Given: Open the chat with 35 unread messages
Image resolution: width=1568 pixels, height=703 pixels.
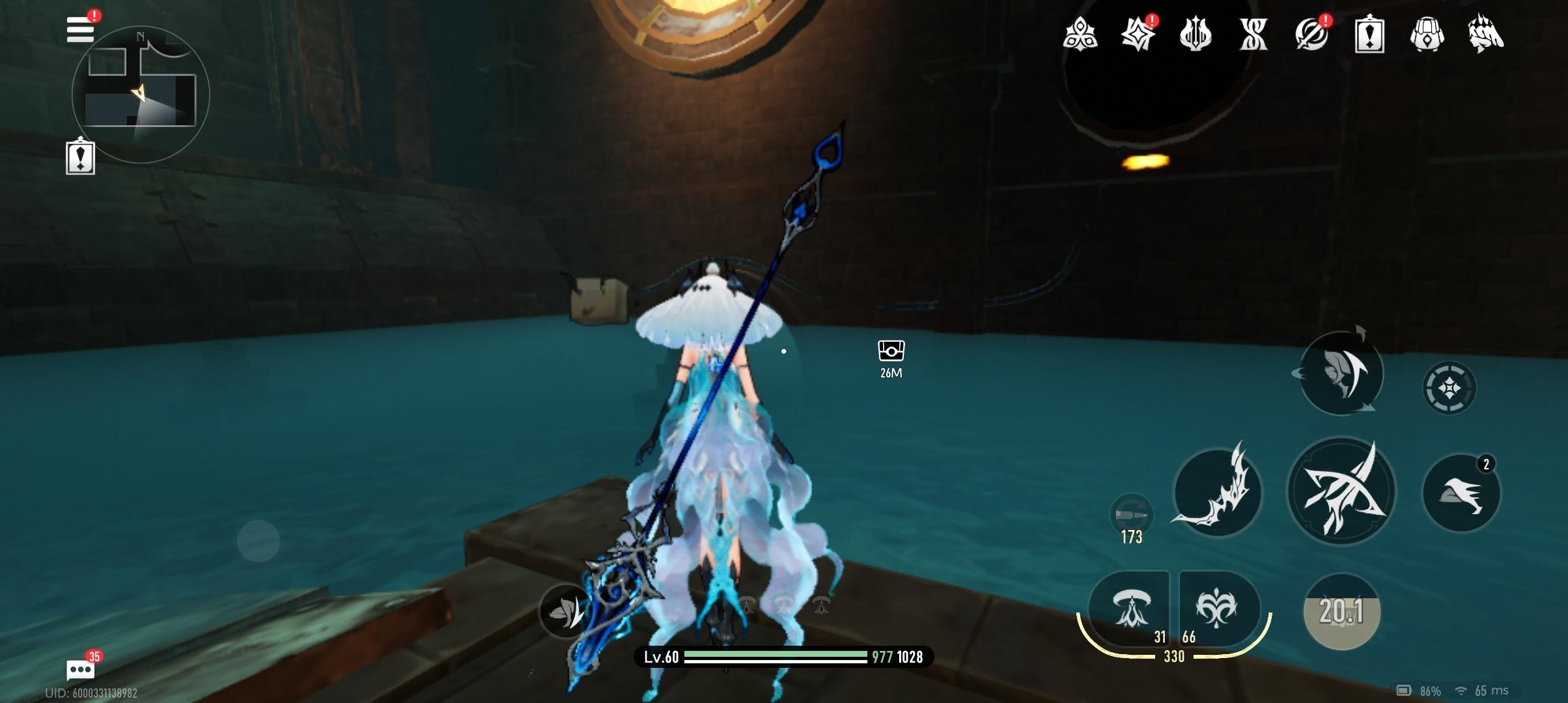Looking at the screenshot, I should 81,669.
